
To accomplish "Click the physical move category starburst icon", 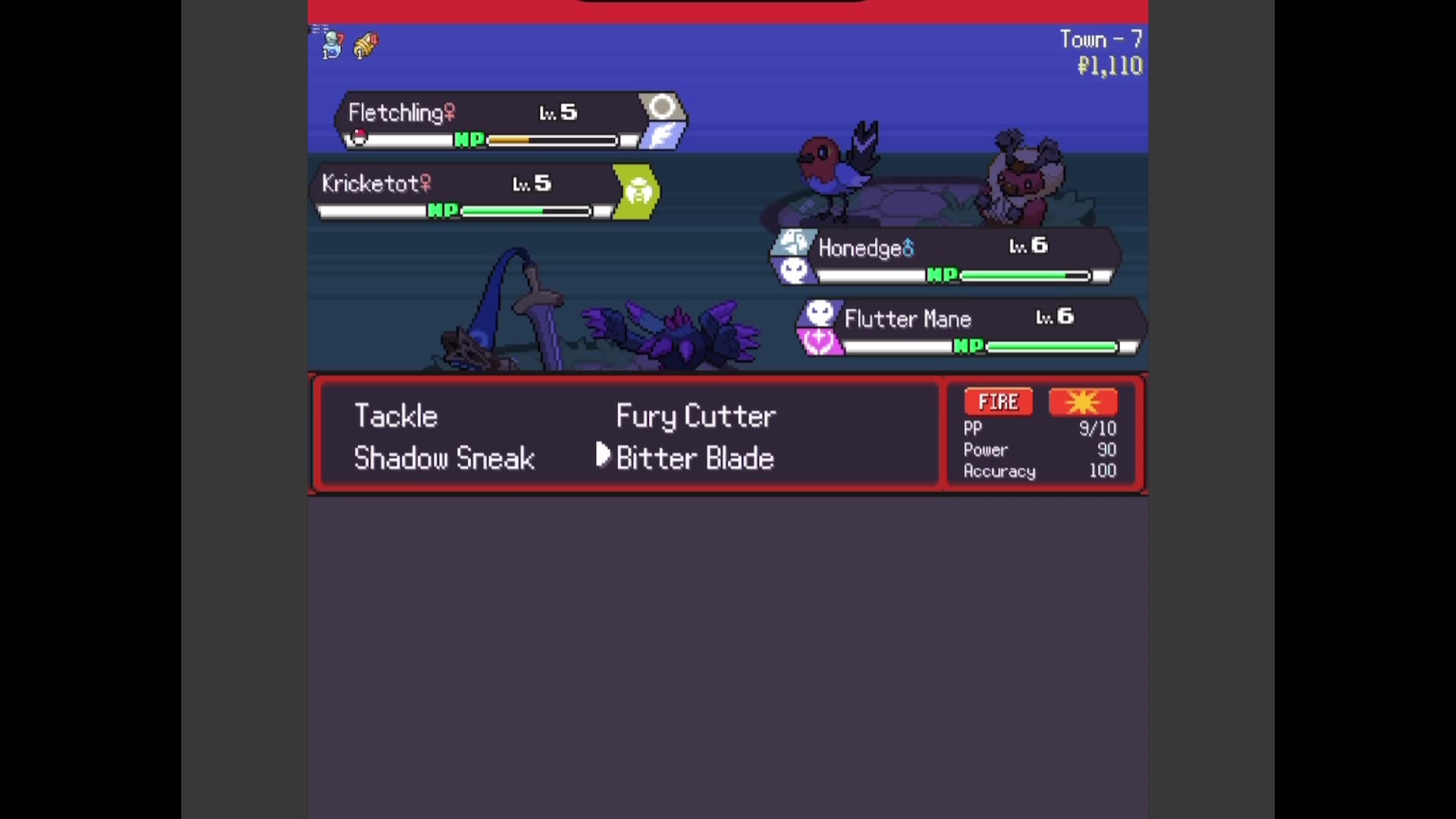I will (x=1083, y=402).
